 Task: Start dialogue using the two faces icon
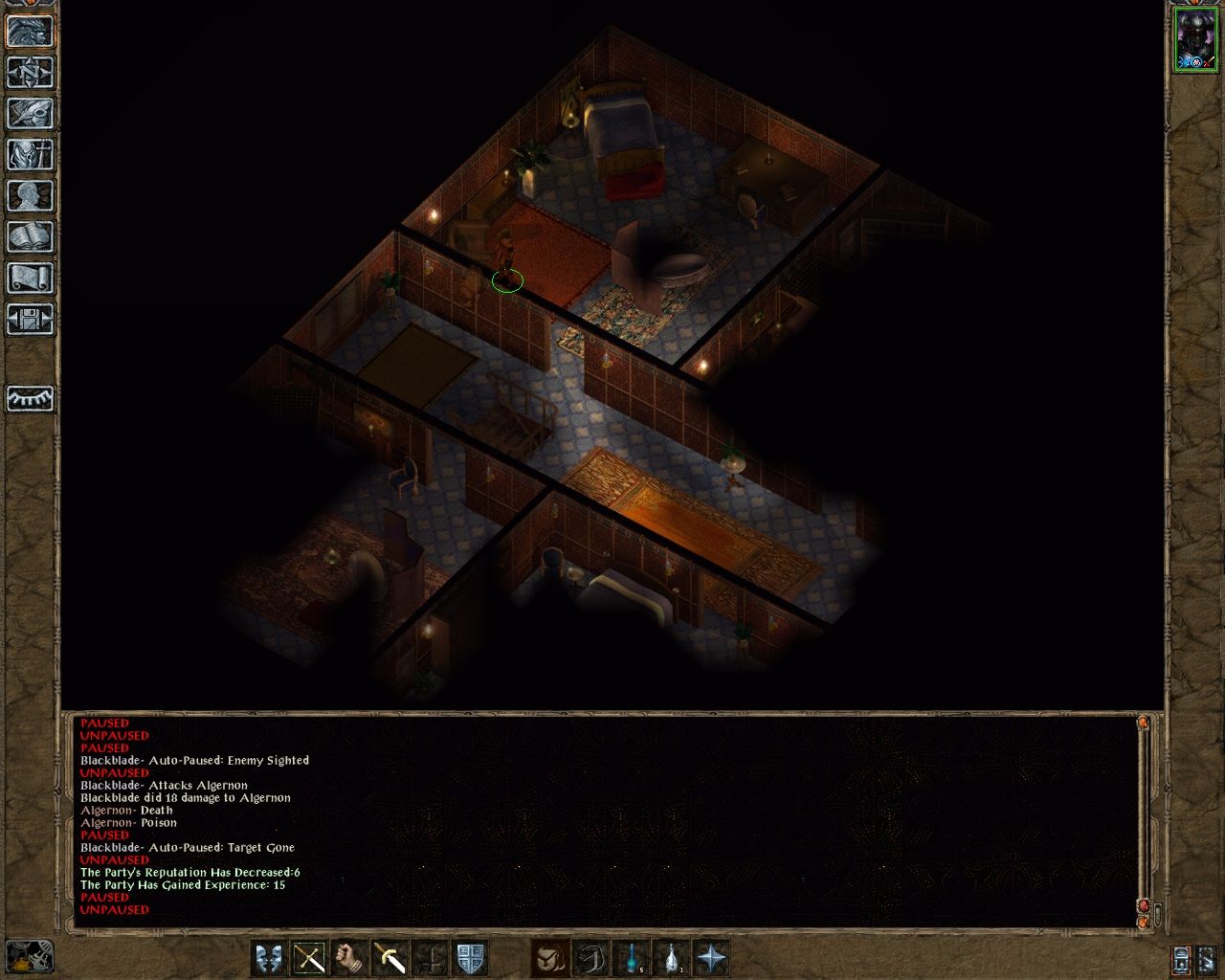[269, 958]
